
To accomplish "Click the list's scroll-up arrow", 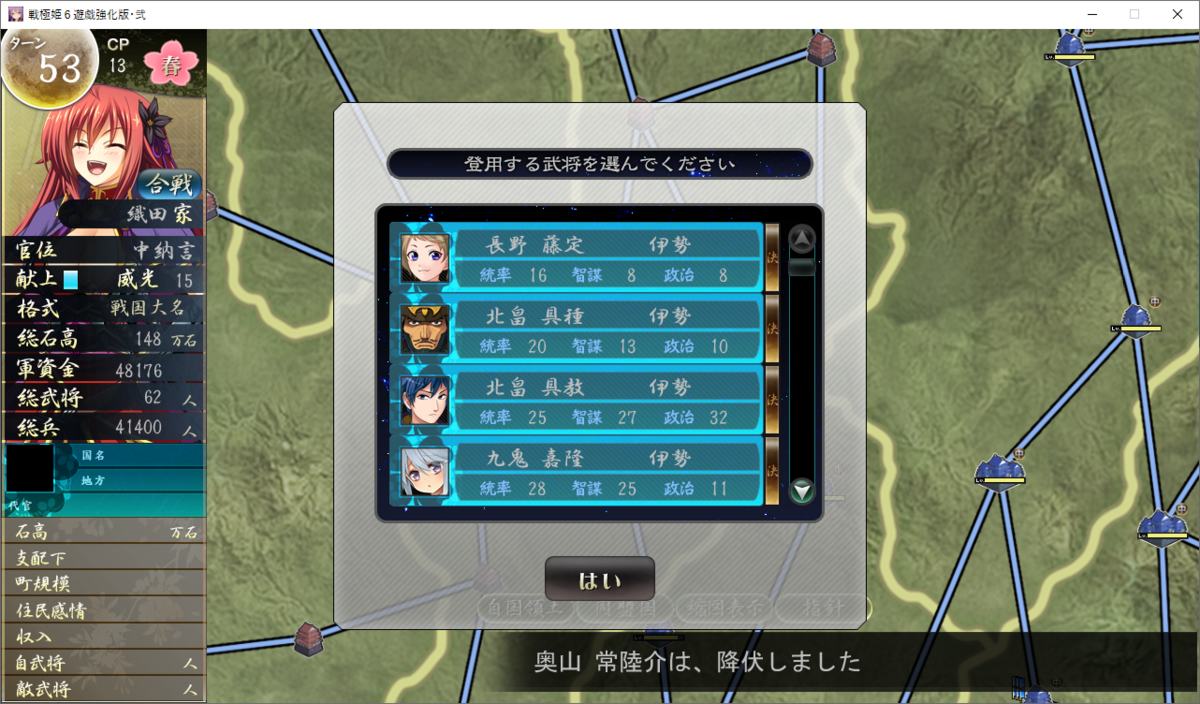I will click(x=802, y=239).
